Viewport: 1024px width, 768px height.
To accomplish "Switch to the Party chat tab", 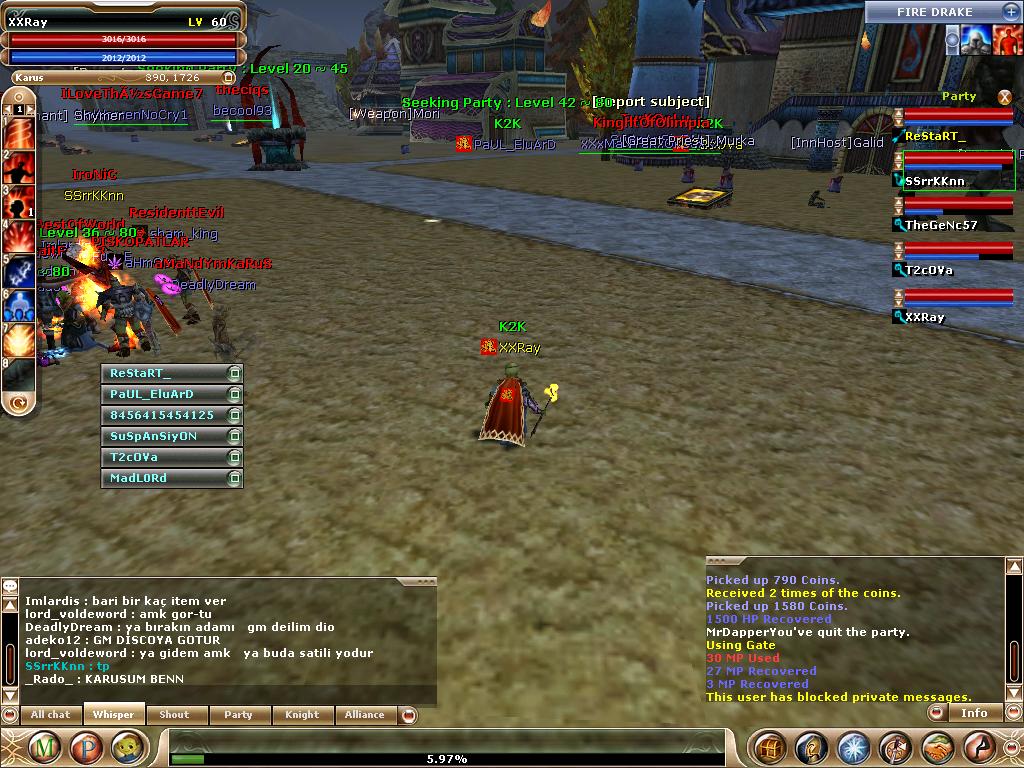I will [238, 714].
